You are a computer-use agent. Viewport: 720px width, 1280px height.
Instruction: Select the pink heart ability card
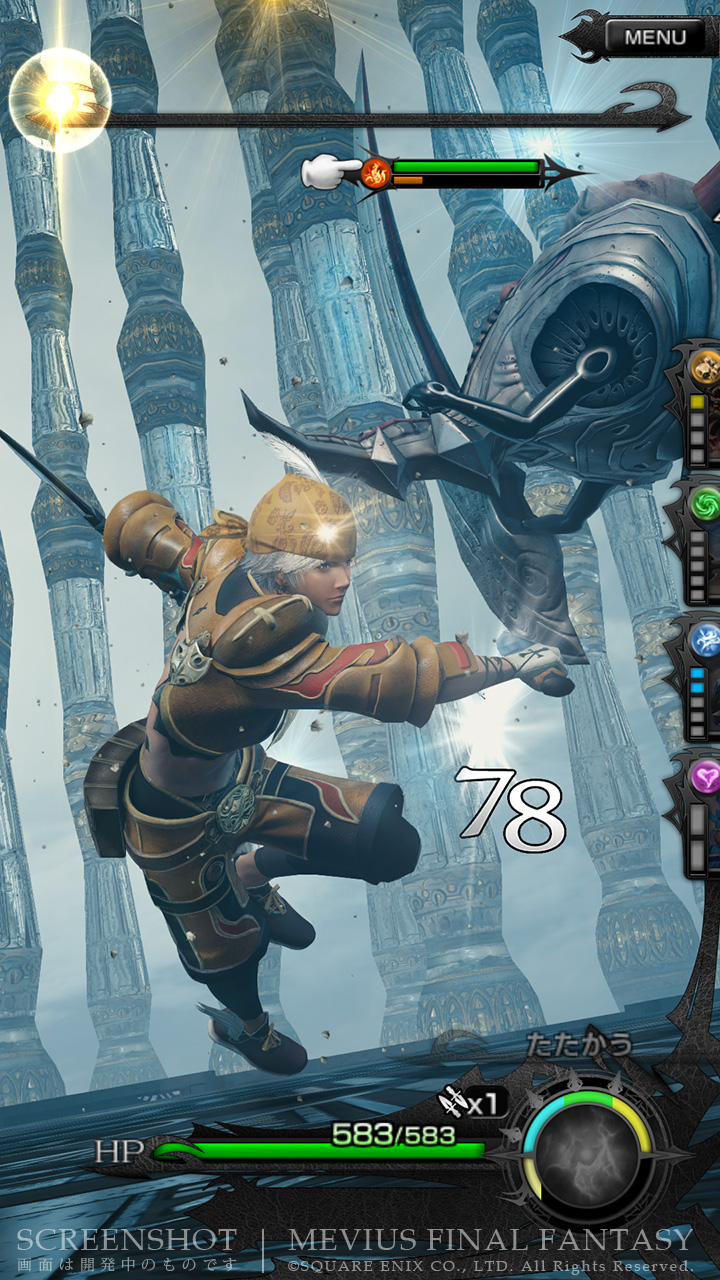[705, 775]
